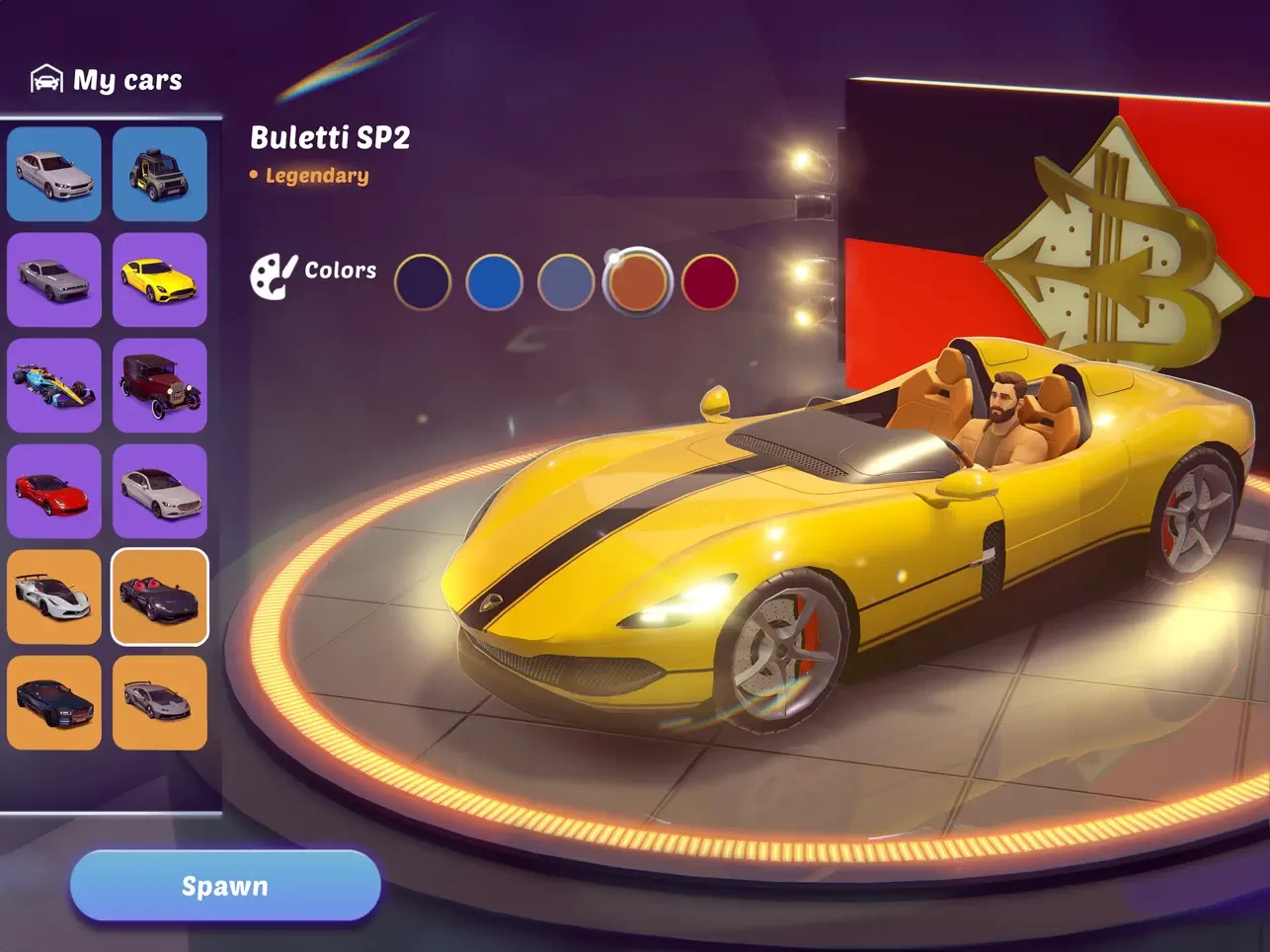The height and width of the screenshot is (952, 1270).
Task: Pick the small green off-road buggy
Action: click(x=160, y=174)
